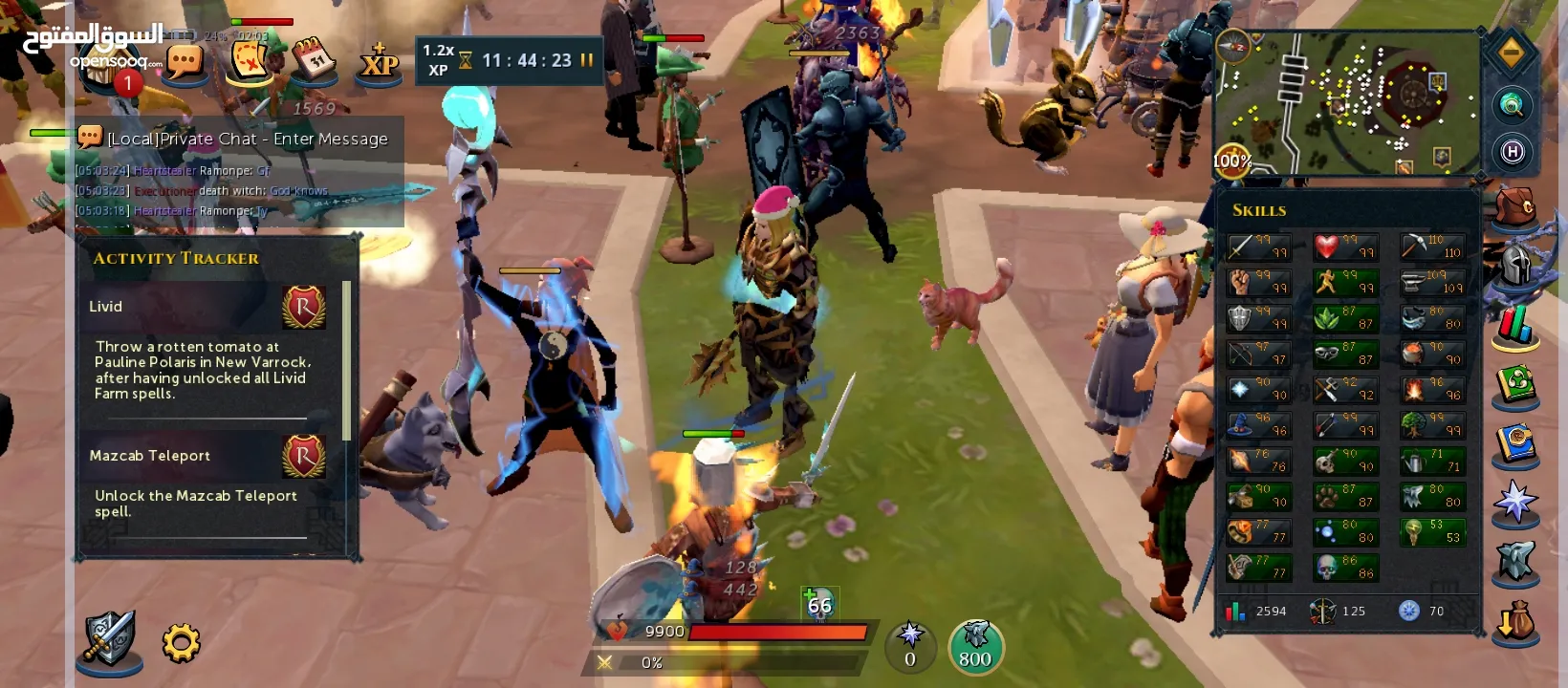
Task: Open the treasure map activity tracker icon
Action: (249, 60)
